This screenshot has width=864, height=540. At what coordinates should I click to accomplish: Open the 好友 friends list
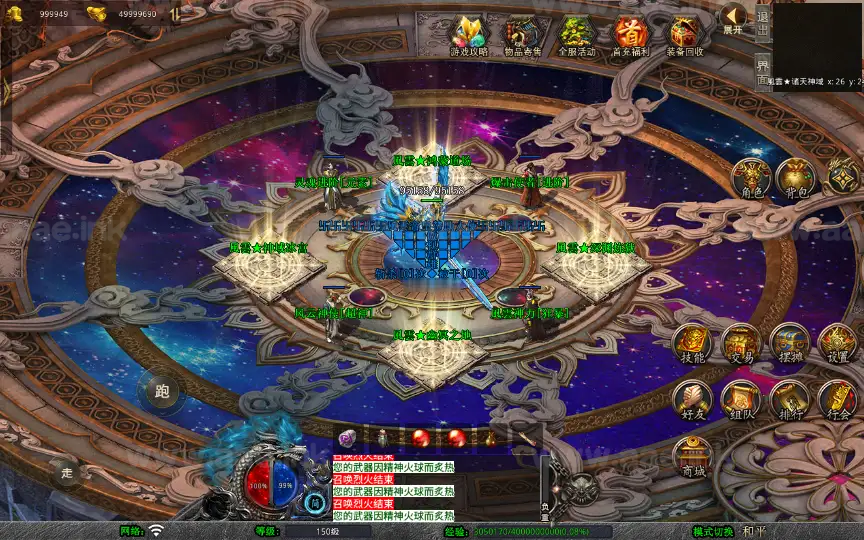pyautogui.click(x=692, y=400)
